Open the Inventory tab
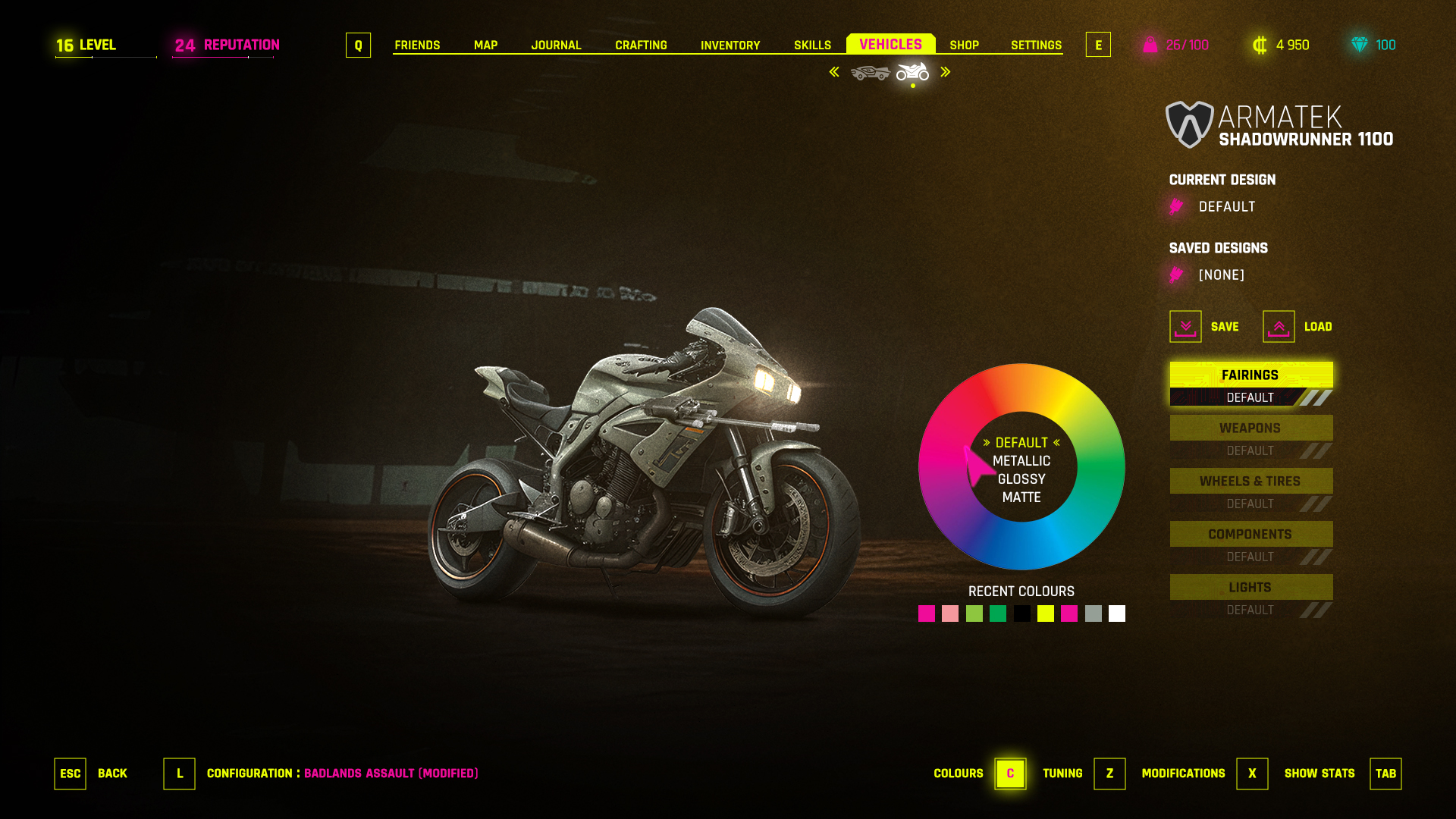 click(730, 45)
